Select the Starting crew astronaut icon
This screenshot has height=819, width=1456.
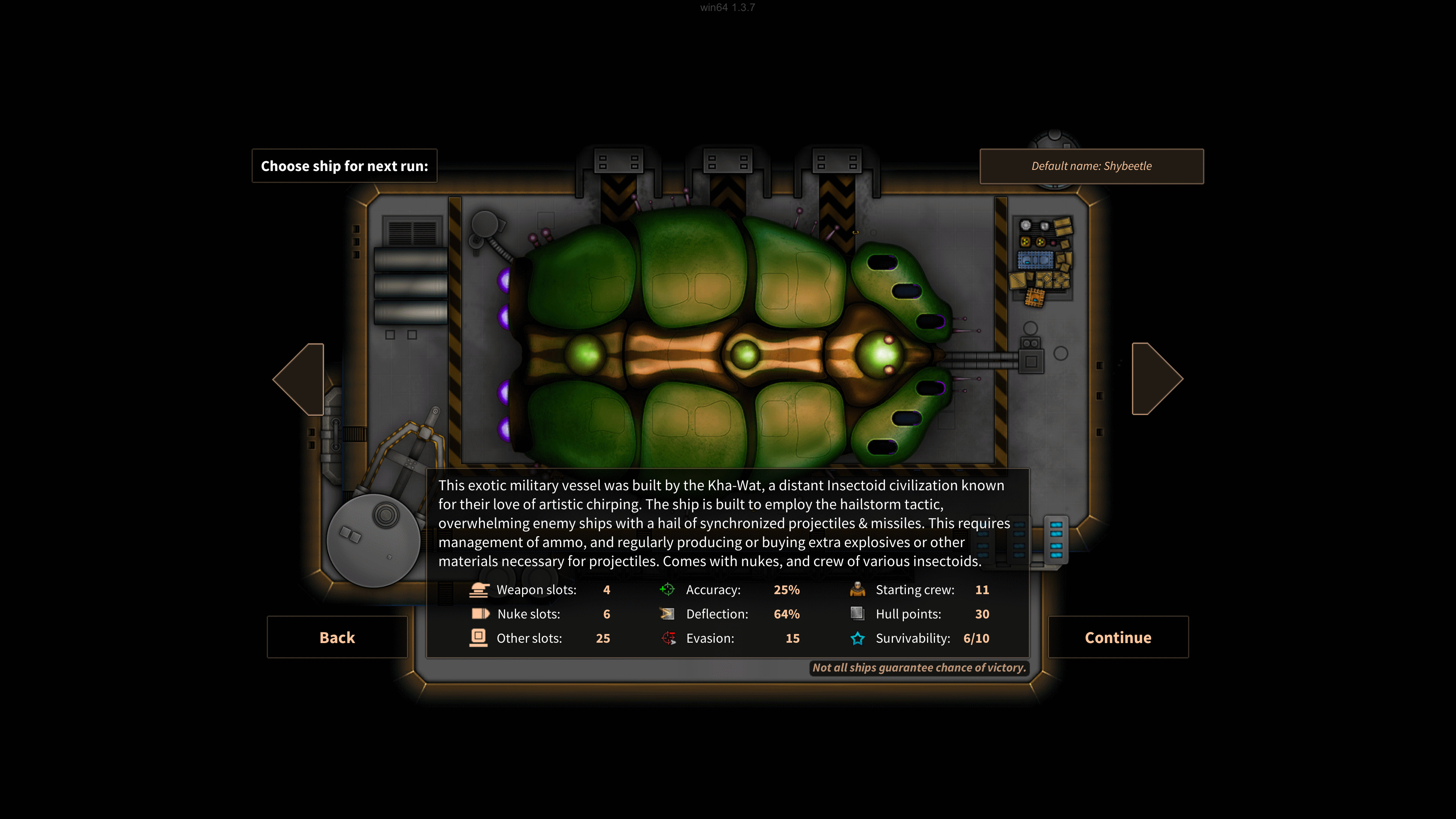click(x=857, y=590)
